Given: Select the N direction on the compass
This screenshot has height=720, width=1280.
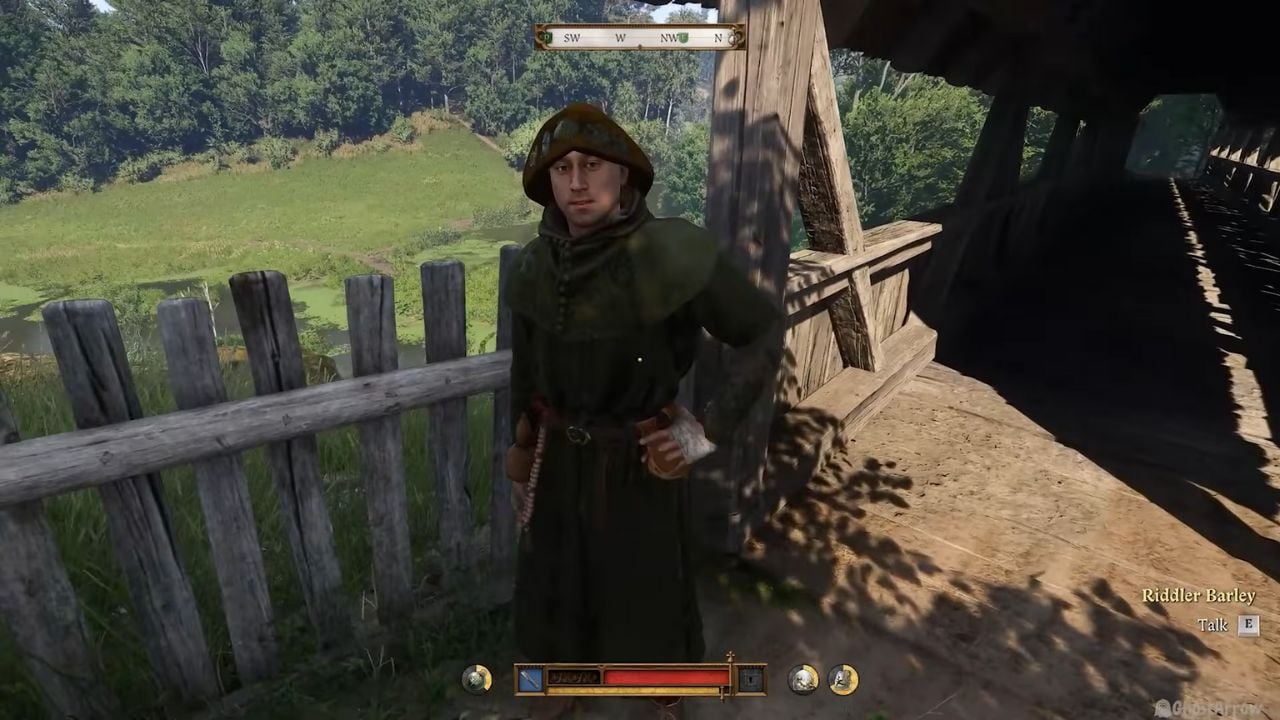Looking at the screenshot, I should (719, 37).
